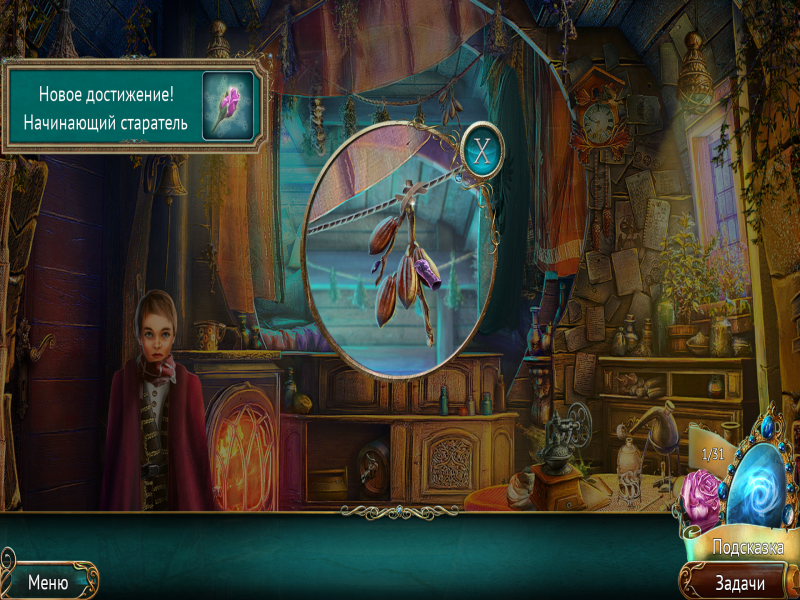Open the Меню button
800x600 pixels.
[48, 581]
